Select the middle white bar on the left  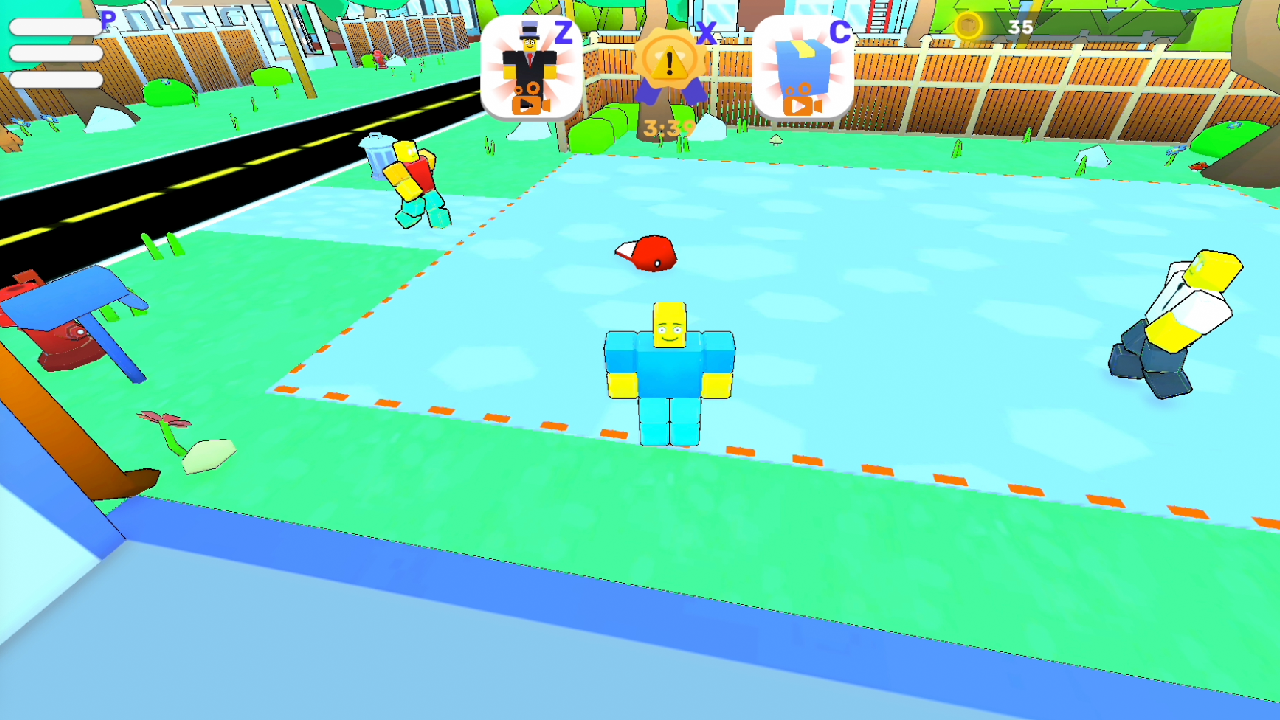pos(55,52)
